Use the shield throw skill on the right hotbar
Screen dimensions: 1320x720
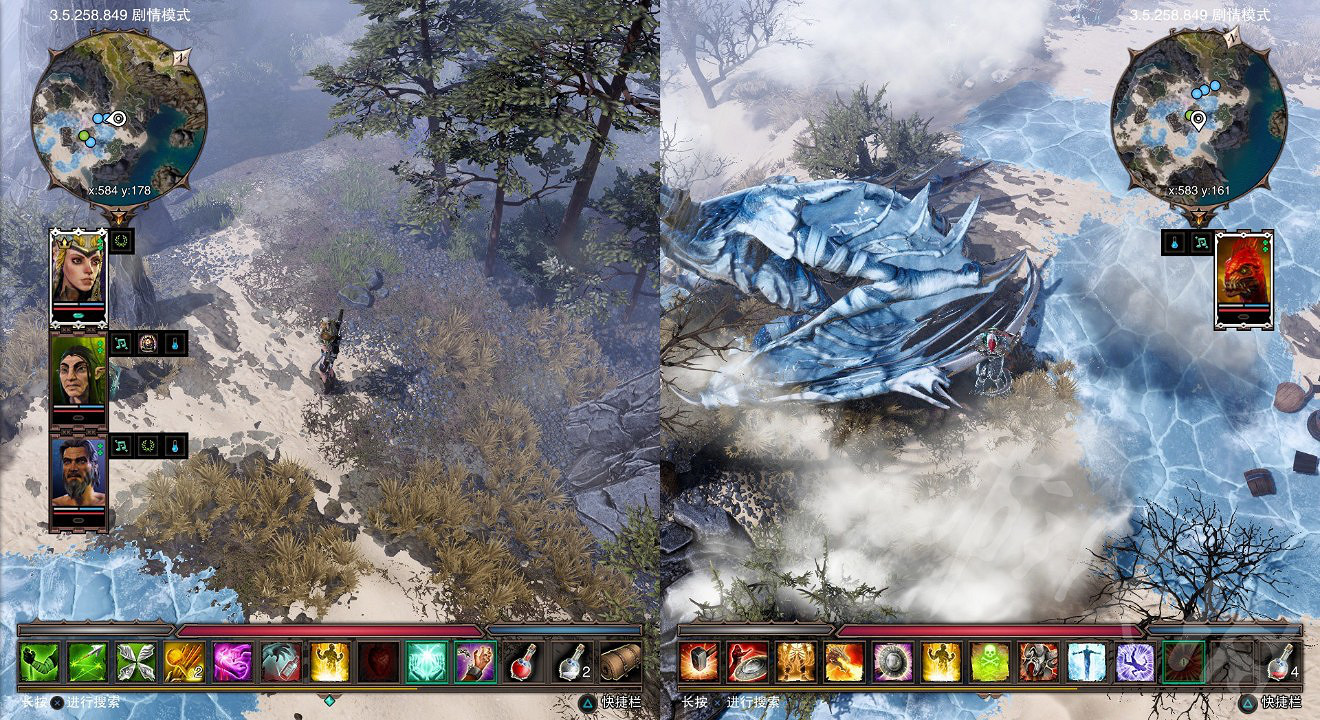point(745,660)
